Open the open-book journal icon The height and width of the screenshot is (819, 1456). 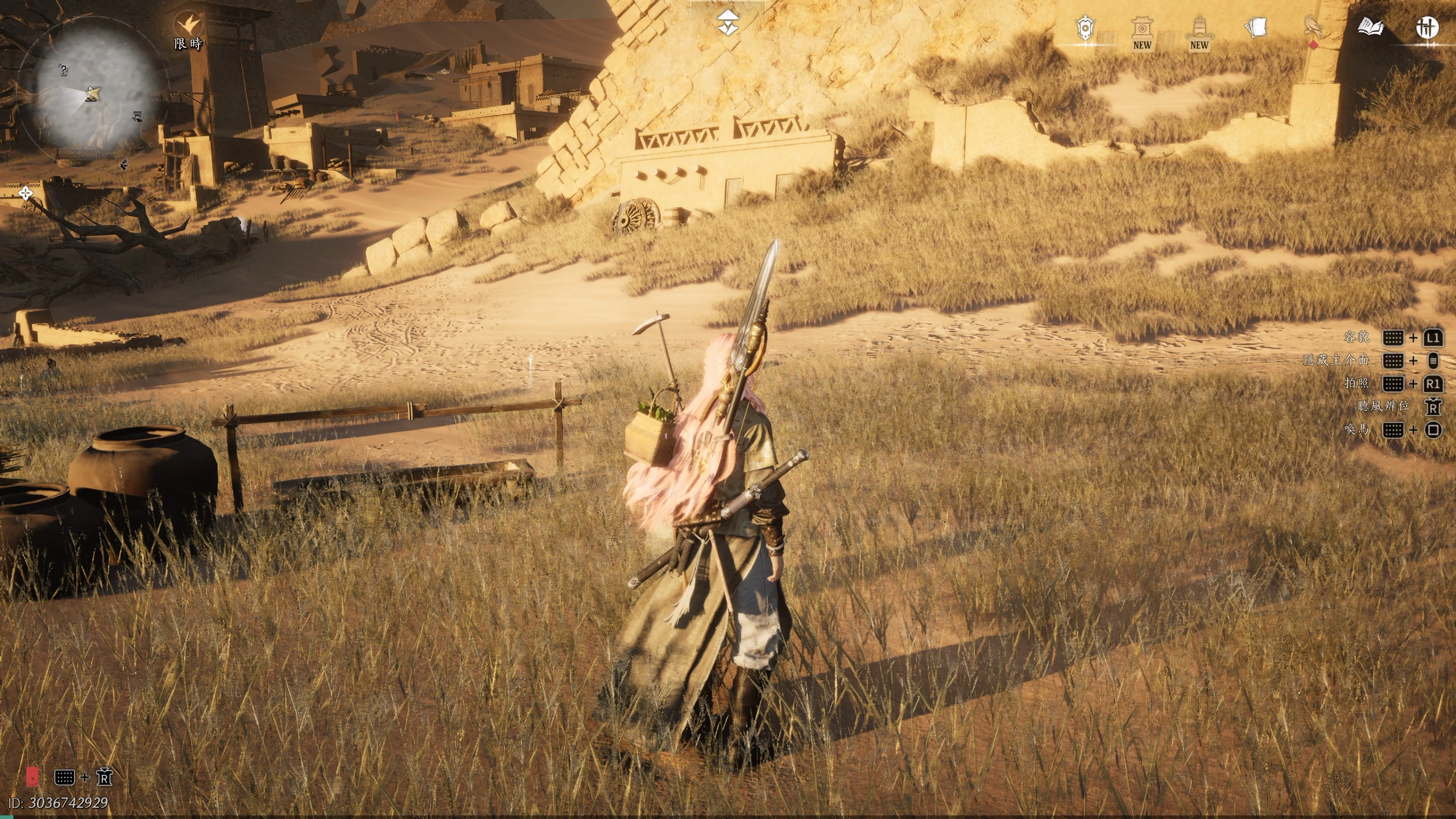click(1370, 27)
